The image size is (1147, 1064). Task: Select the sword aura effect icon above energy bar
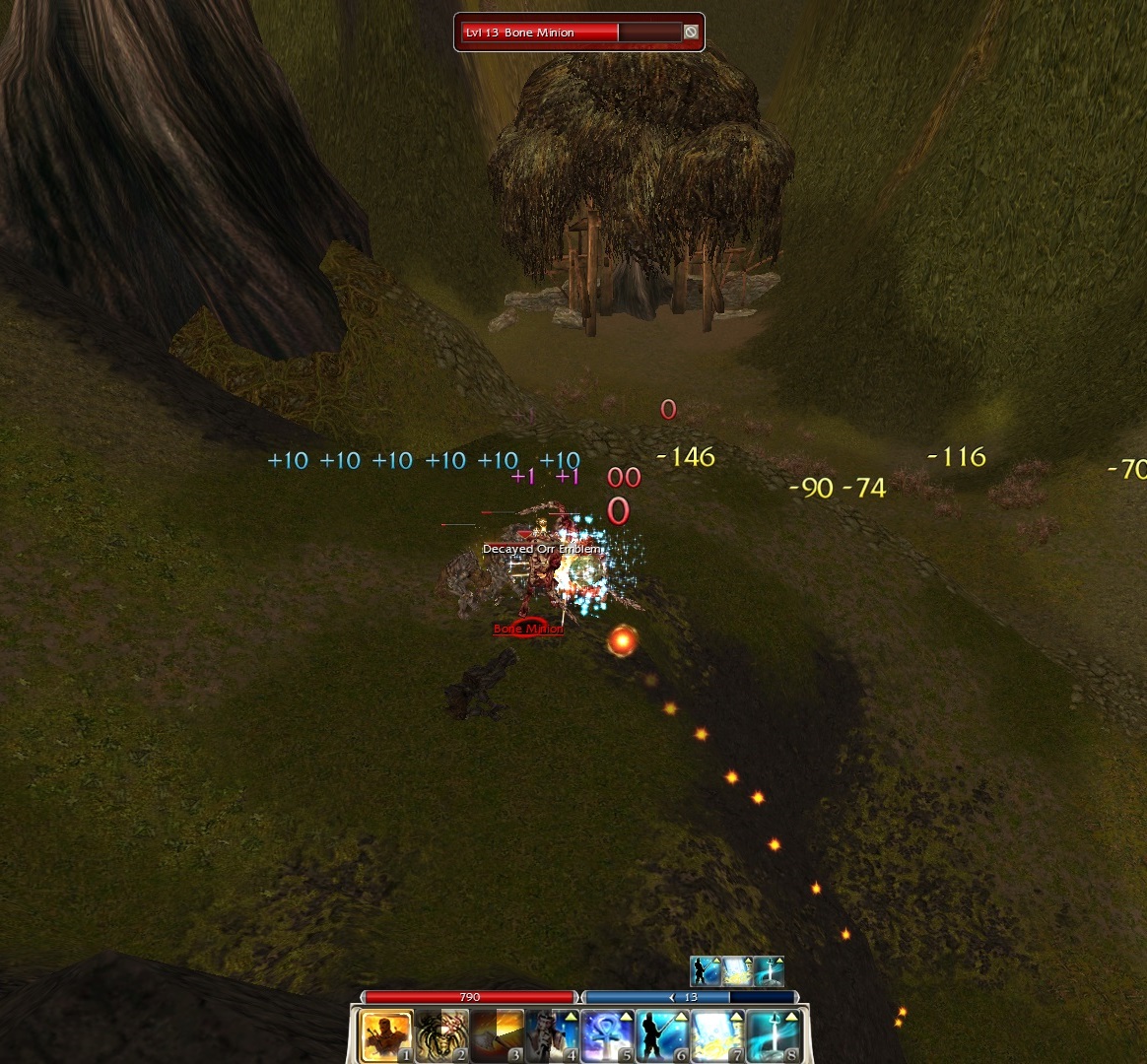coord(769,971)
